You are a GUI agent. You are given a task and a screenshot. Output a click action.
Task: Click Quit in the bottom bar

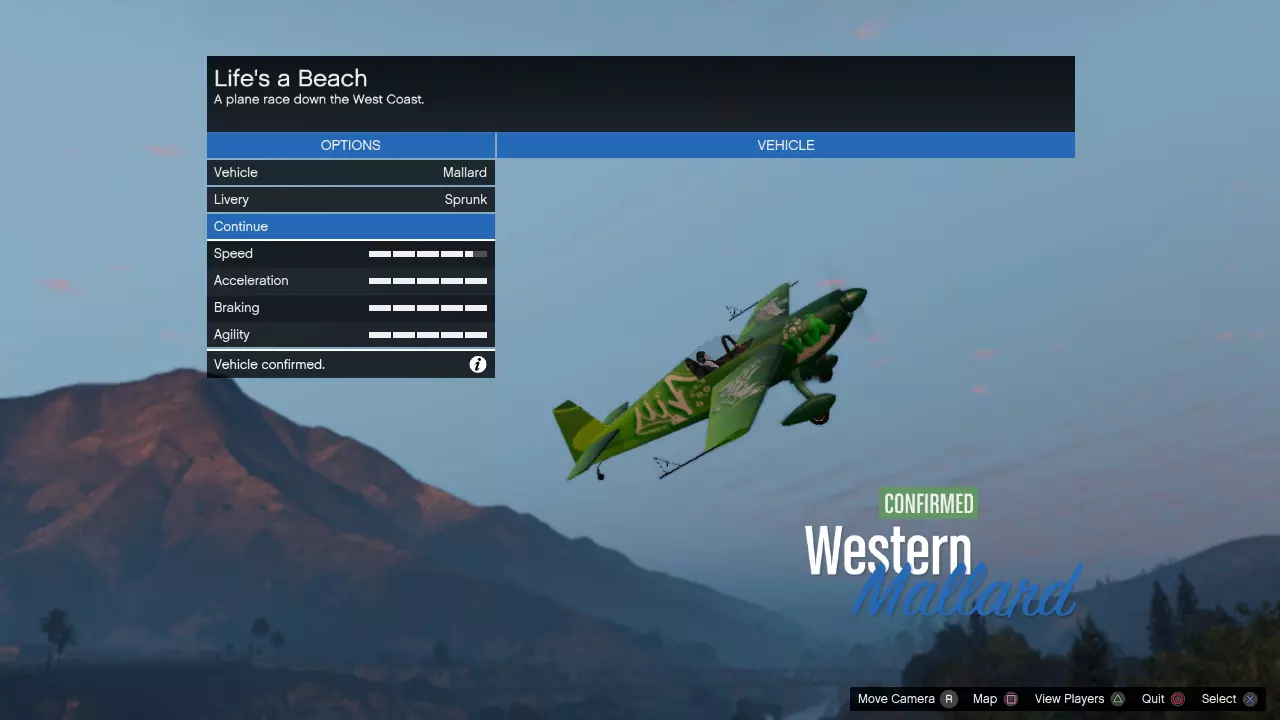point(1152,698)
